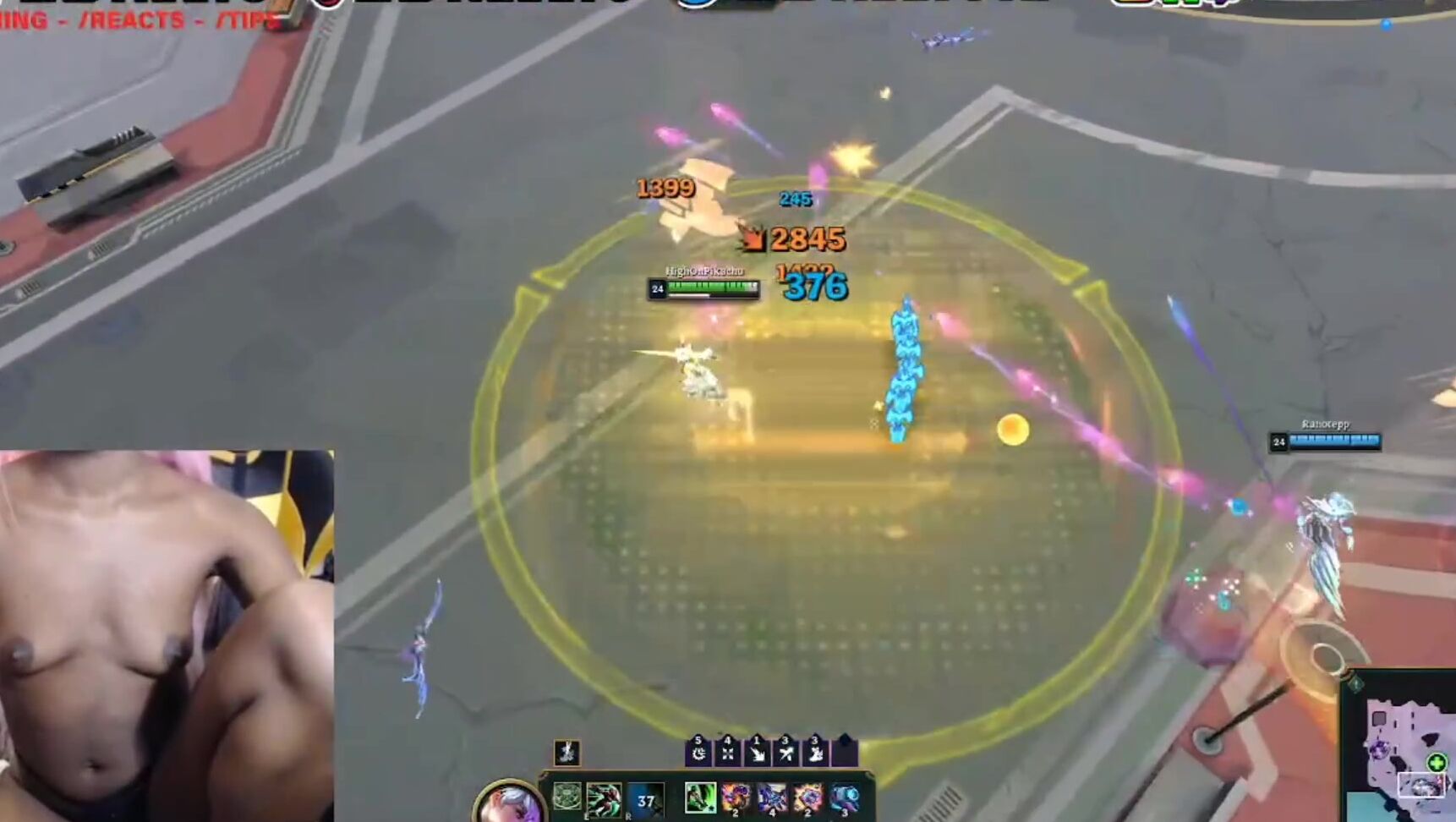The image size is (1456, 822).
Task: Click the blue trident item stacked x4
Action: [x=773, y=800]
